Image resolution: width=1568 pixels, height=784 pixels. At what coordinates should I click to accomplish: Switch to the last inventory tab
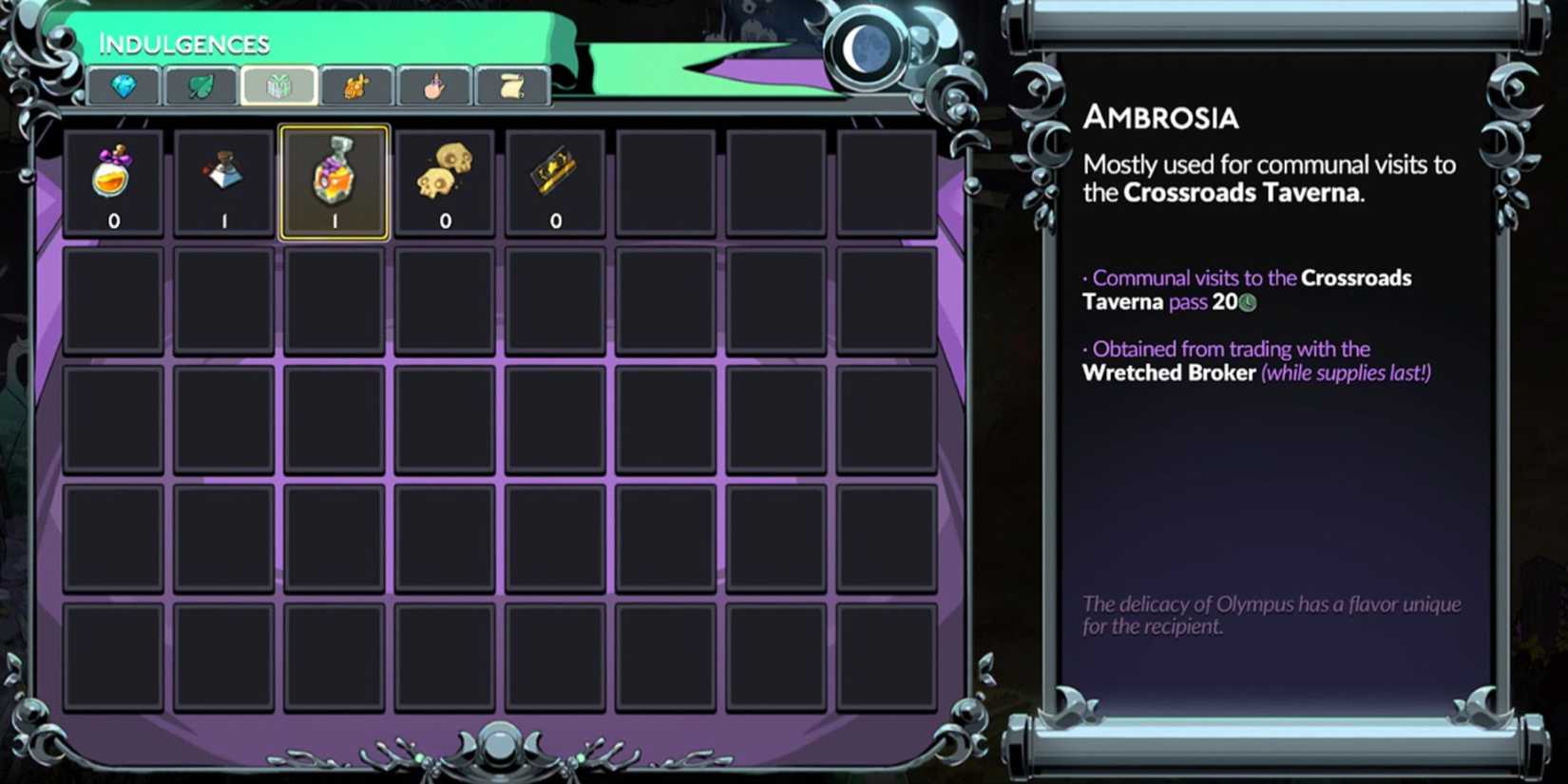pos(510,85)
